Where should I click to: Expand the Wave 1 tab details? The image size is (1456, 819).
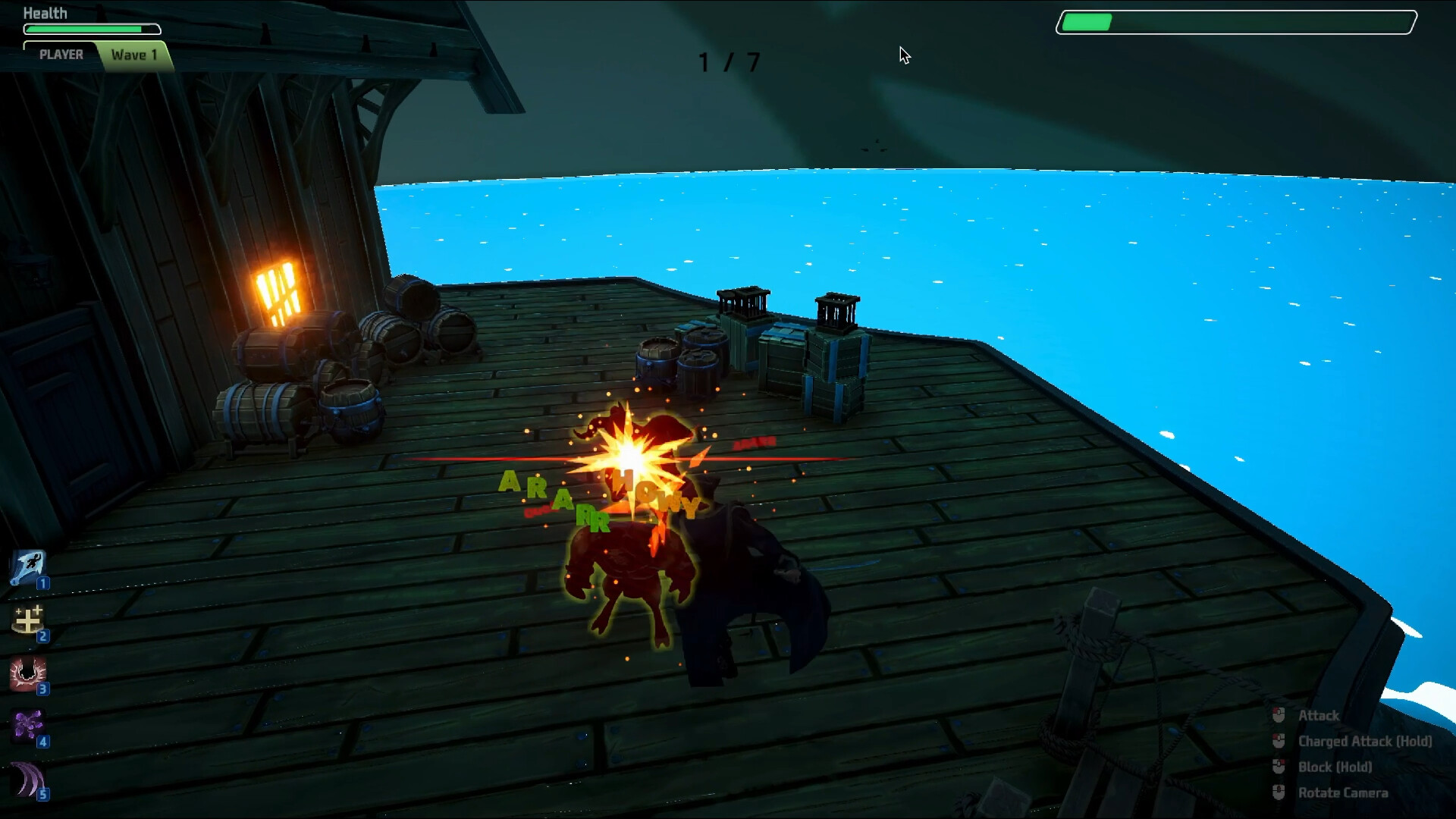coord(135,54)
